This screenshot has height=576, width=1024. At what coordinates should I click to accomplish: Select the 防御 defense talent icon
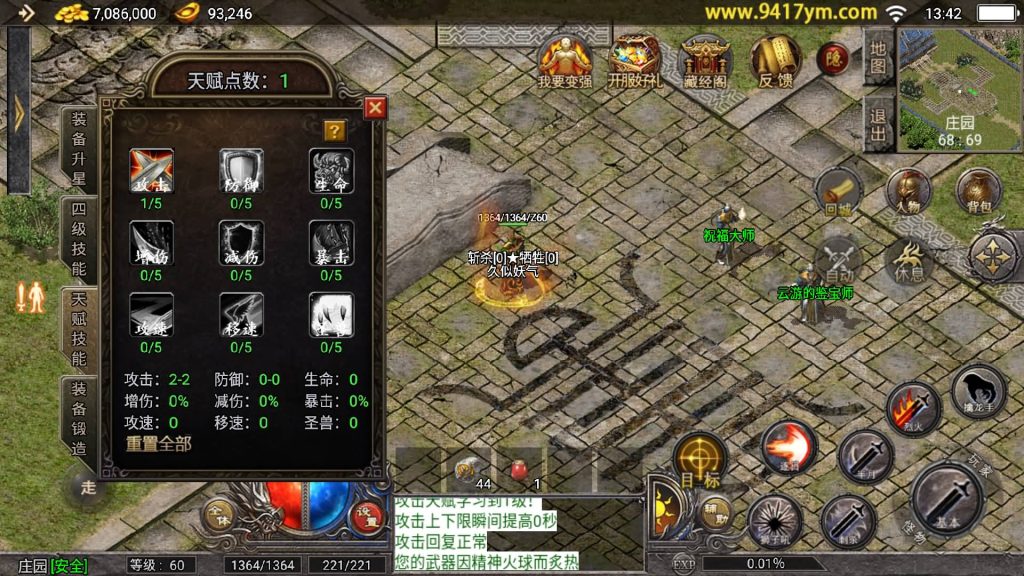pos(241,171)
